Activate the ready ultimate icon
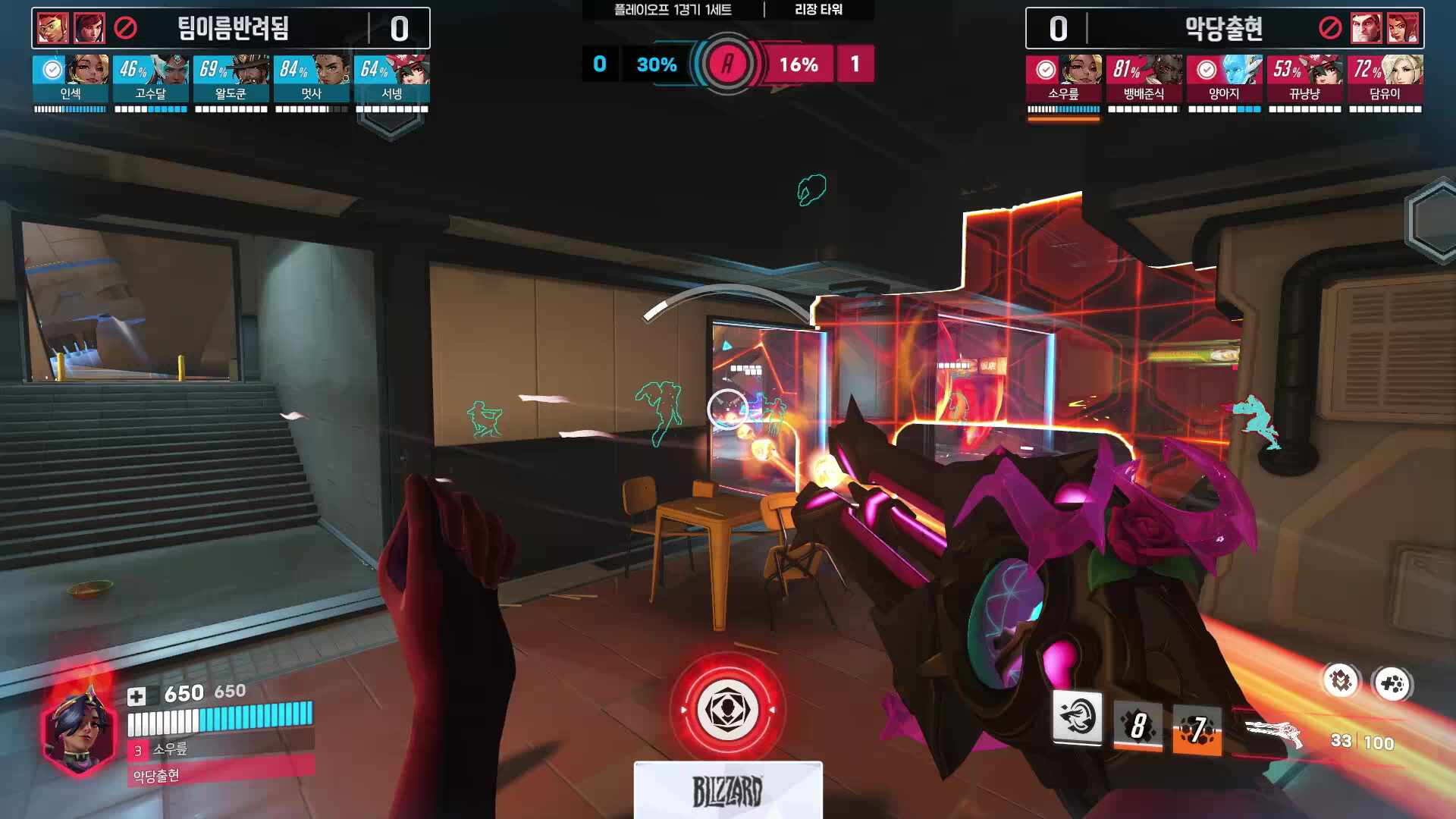 [x=727, y=711]
